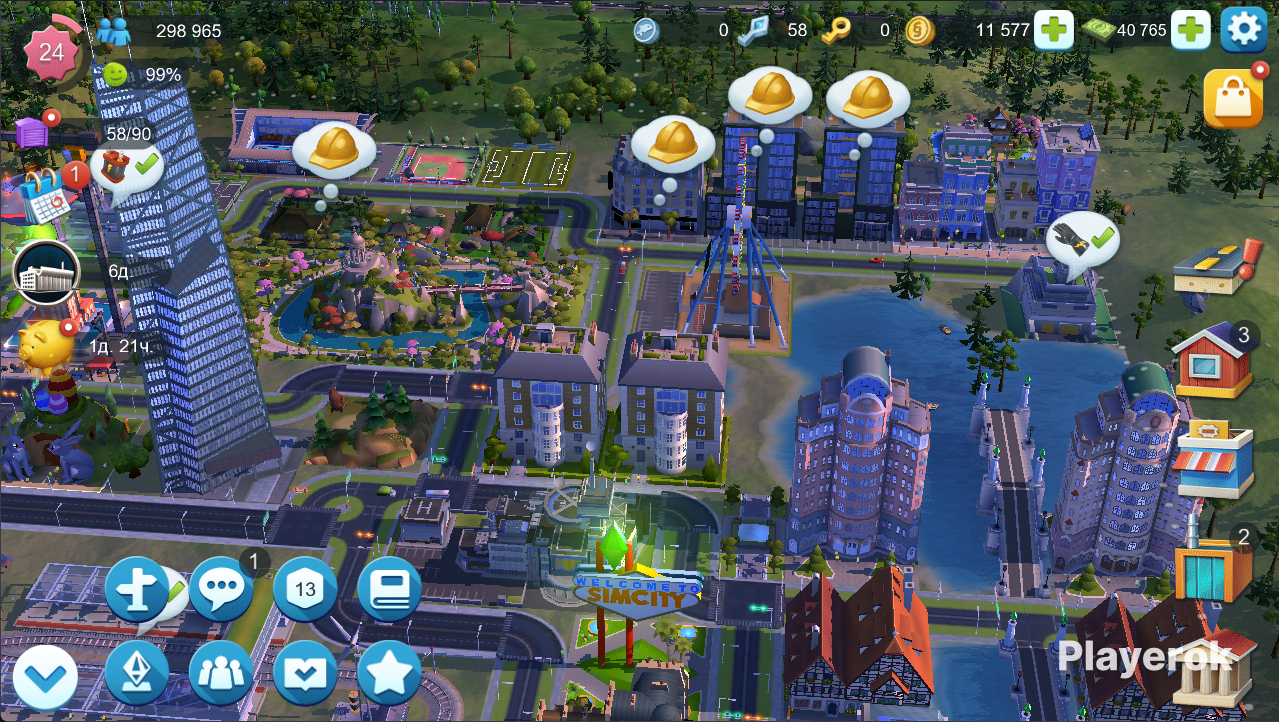Add more green SimCash with plus button
This screenshot has width=1279, height=722.
click(x=1190, y=30)
